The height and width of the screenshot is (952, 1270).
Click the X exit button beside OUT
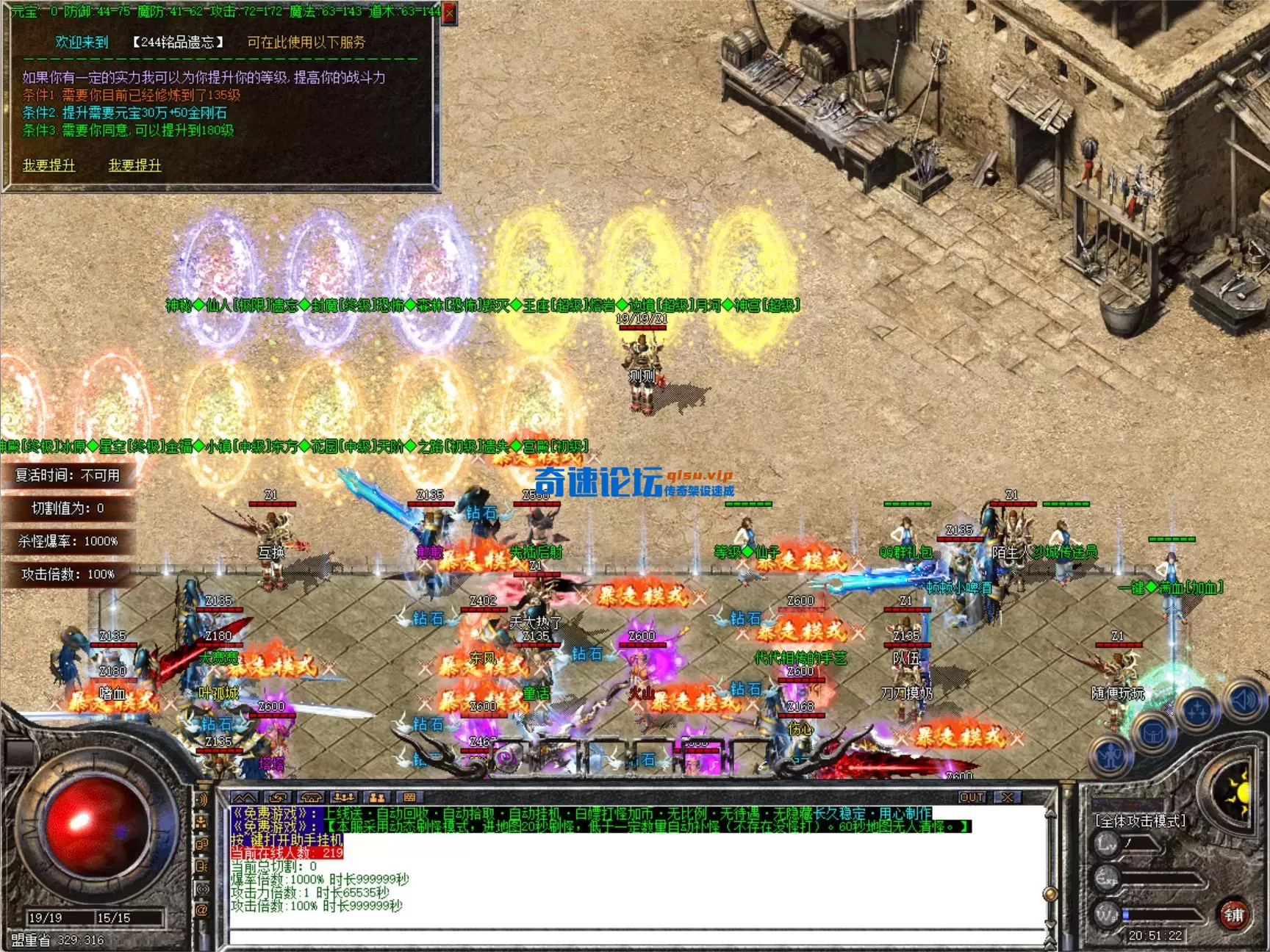1008,797
